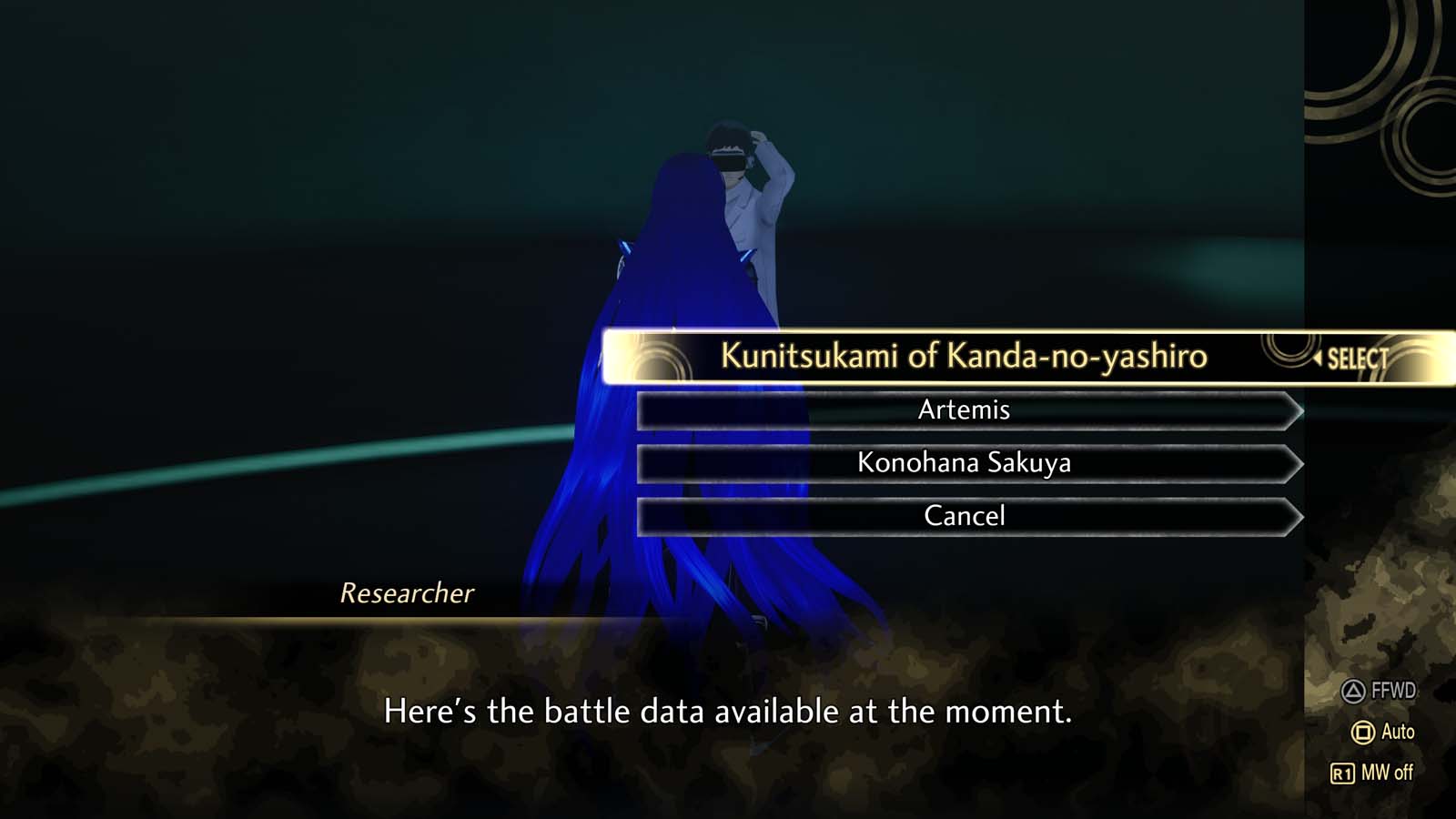The image size is (1456, 819).
Task: Select the highlighted Kunitsukami of Kanda-no-yashiro option
Action: point(965,358)
